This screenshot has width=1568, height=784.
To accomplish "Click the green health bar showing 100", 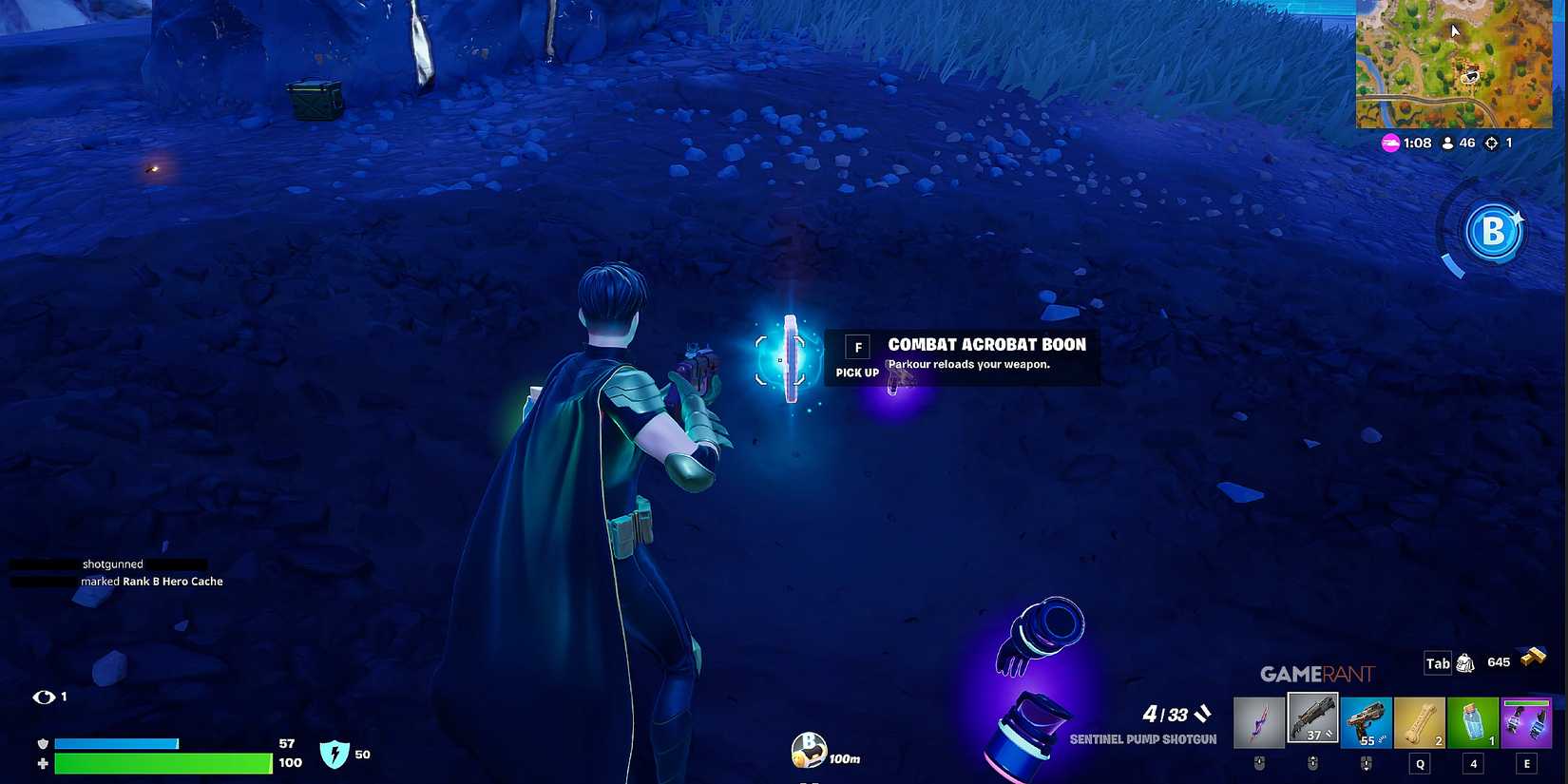I will point(162,762).
